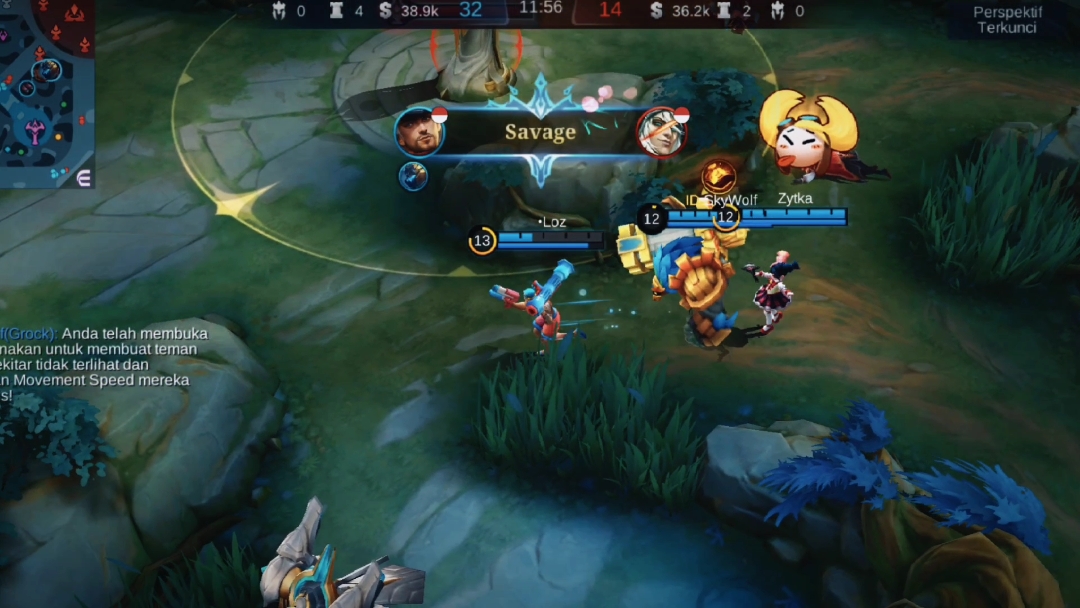Click the minimap to move the camera
The width and height of the screenshot is (1080, 608).
(x=45, y=90)
